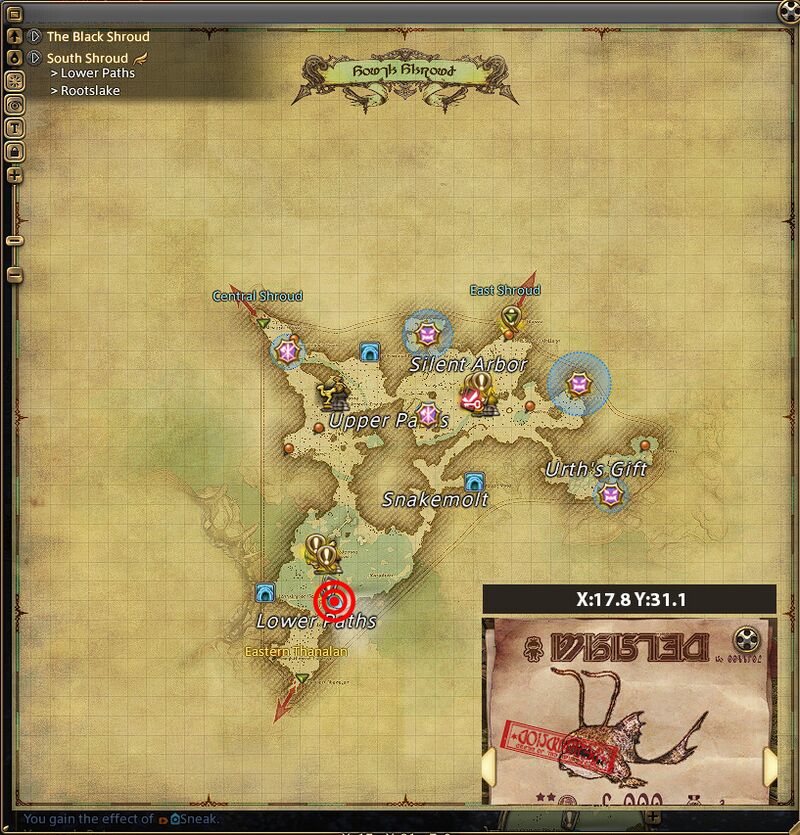Viewport: 800px width, 835px height.
Task: Toggle the eye visibility button
Action: click(15, 104)
